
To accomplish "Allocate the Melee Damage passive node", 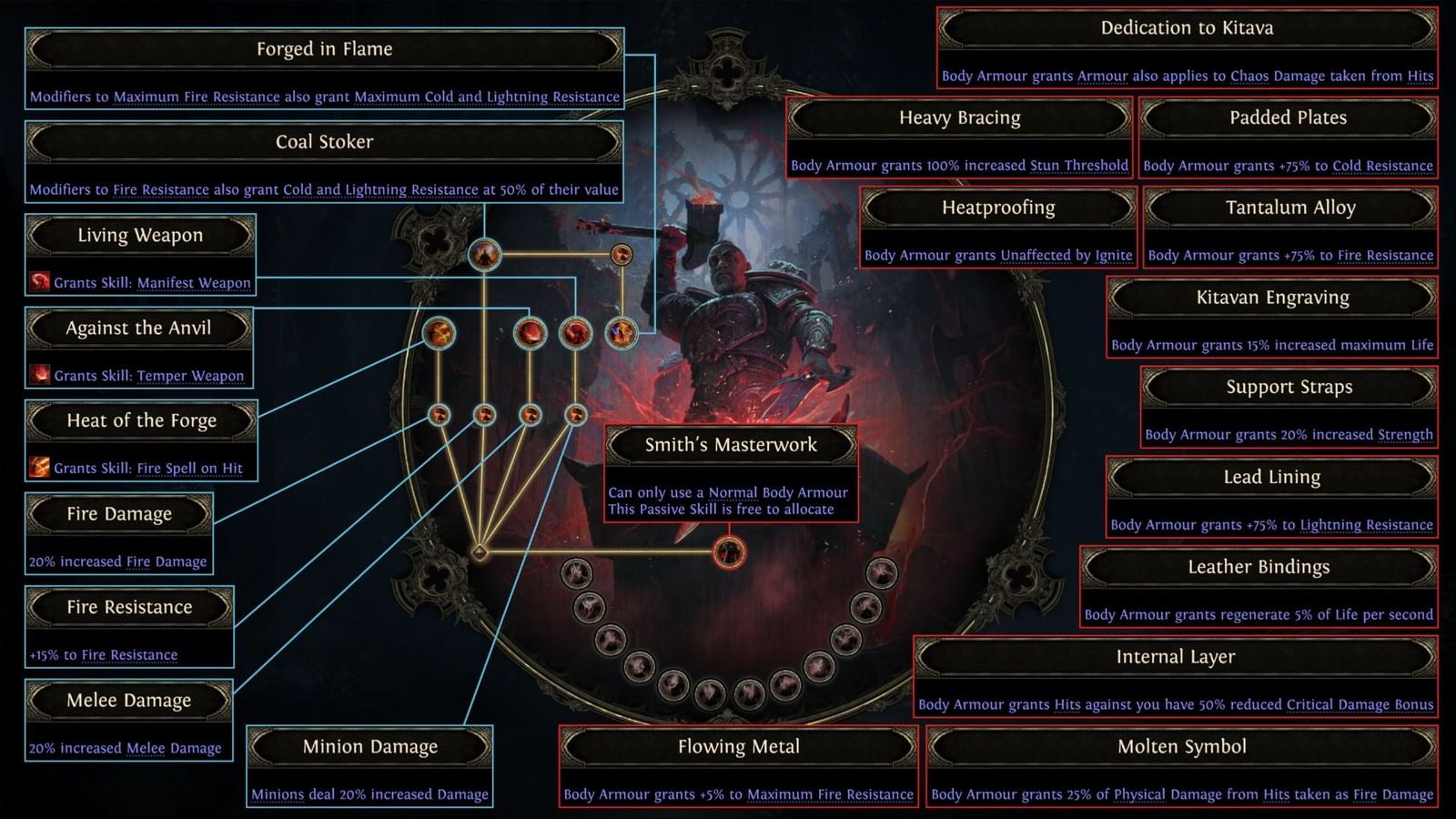I will pos(530,416).
